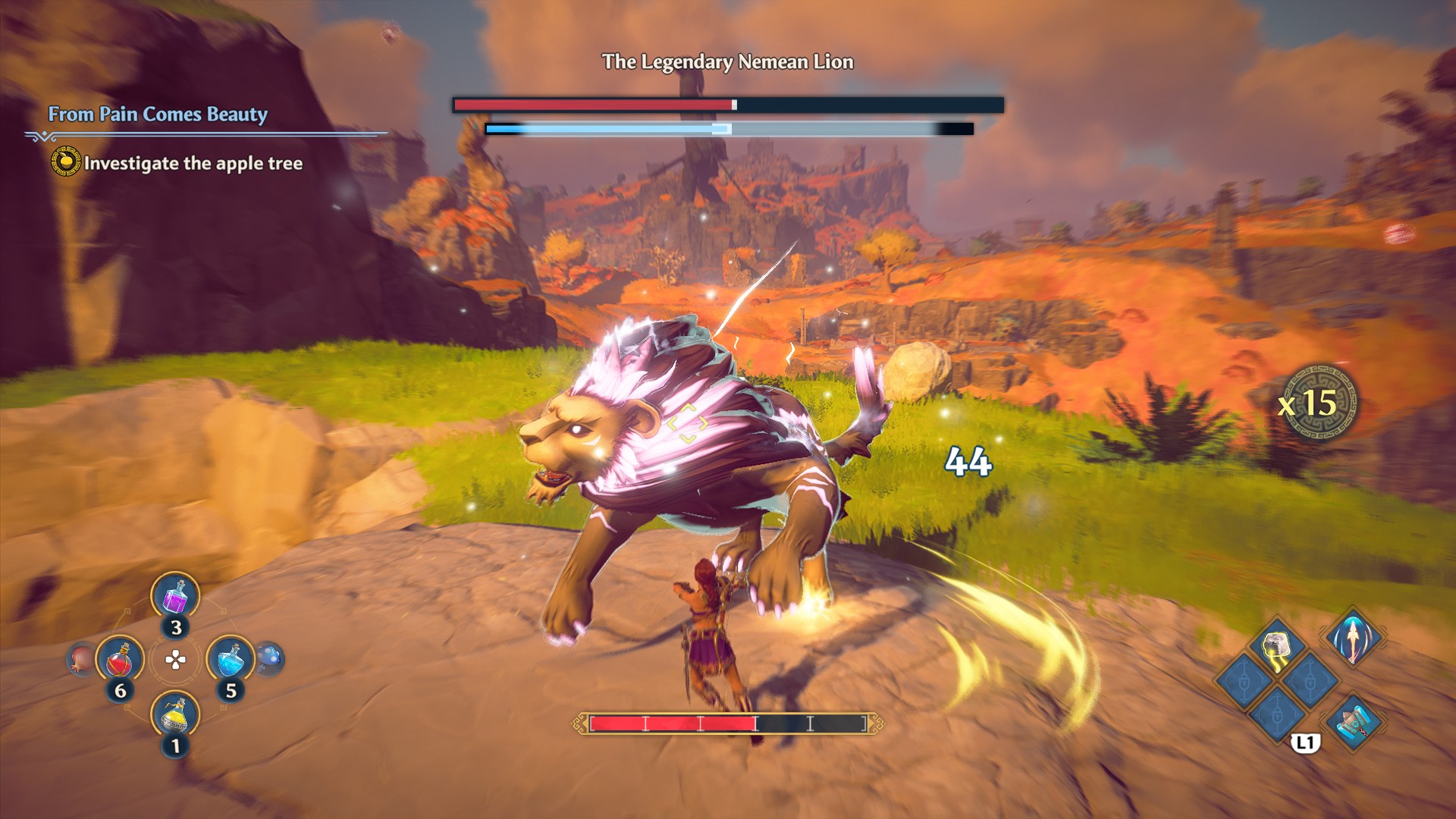Use the blue stamina potion
This screenshot has width=1456, height=819.
[x=231, y=659]
